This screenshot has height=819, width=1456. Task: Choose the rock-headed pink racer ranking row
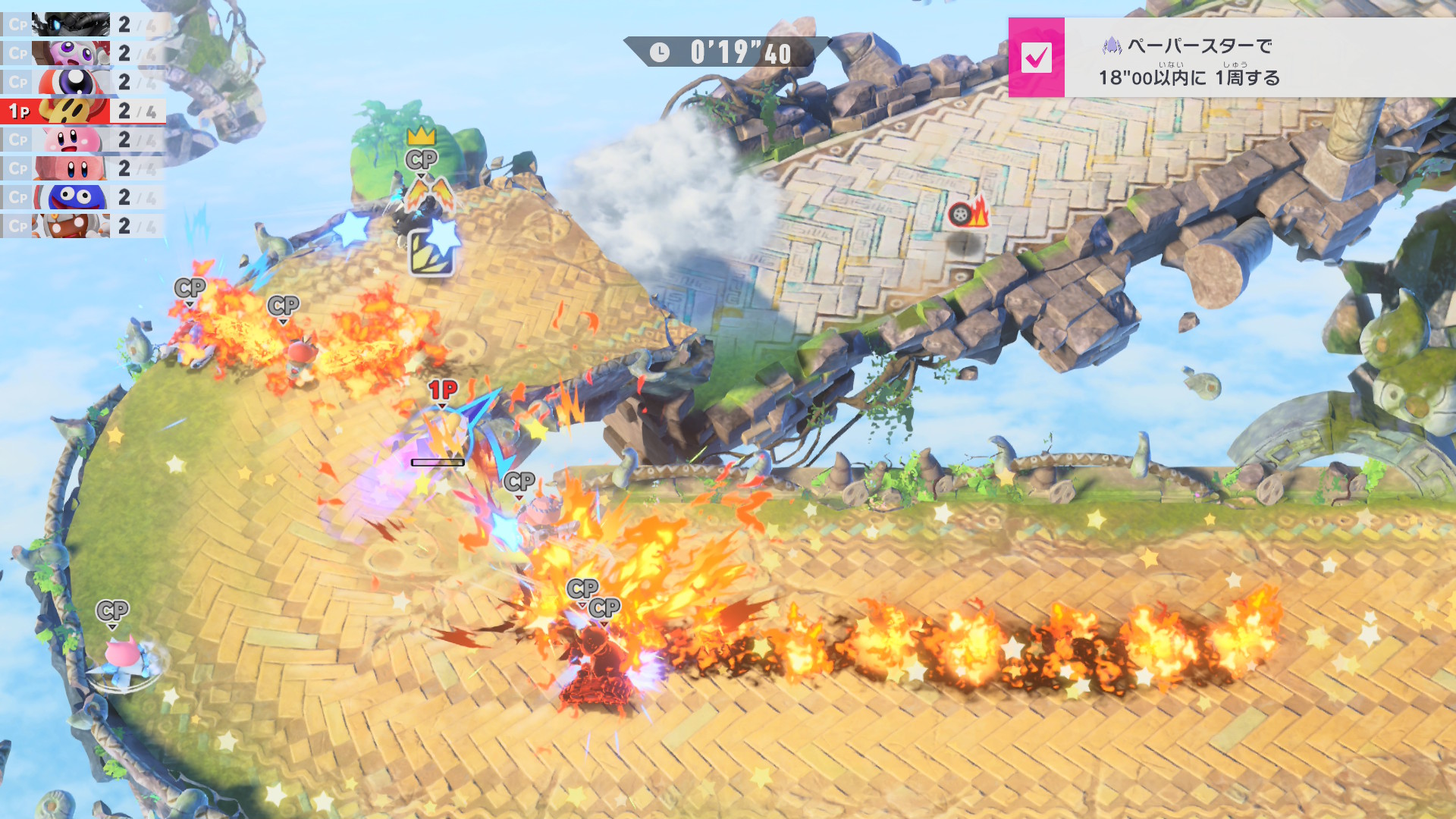(82, 168)
